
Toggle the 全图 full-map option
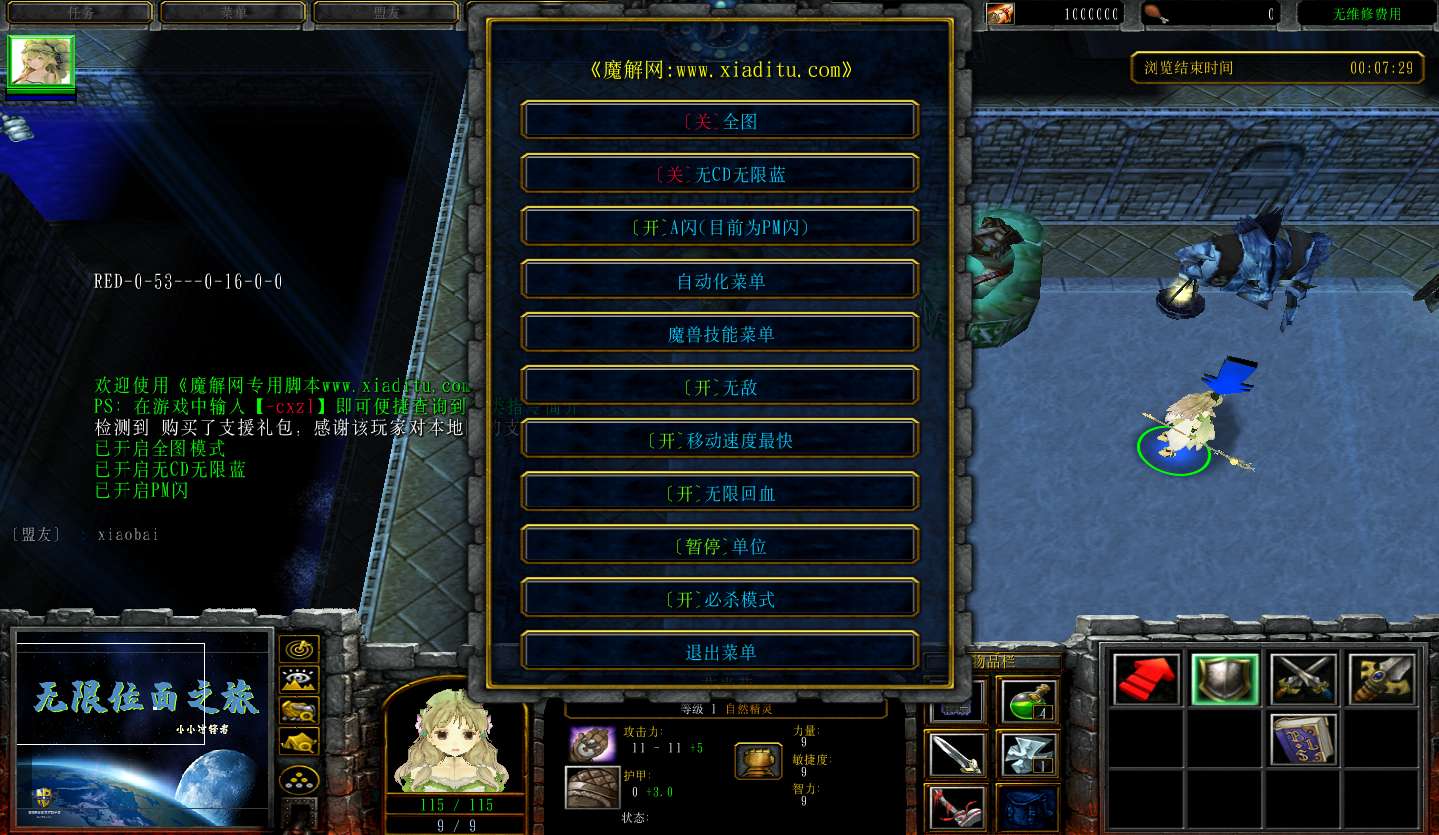(719, 121)
